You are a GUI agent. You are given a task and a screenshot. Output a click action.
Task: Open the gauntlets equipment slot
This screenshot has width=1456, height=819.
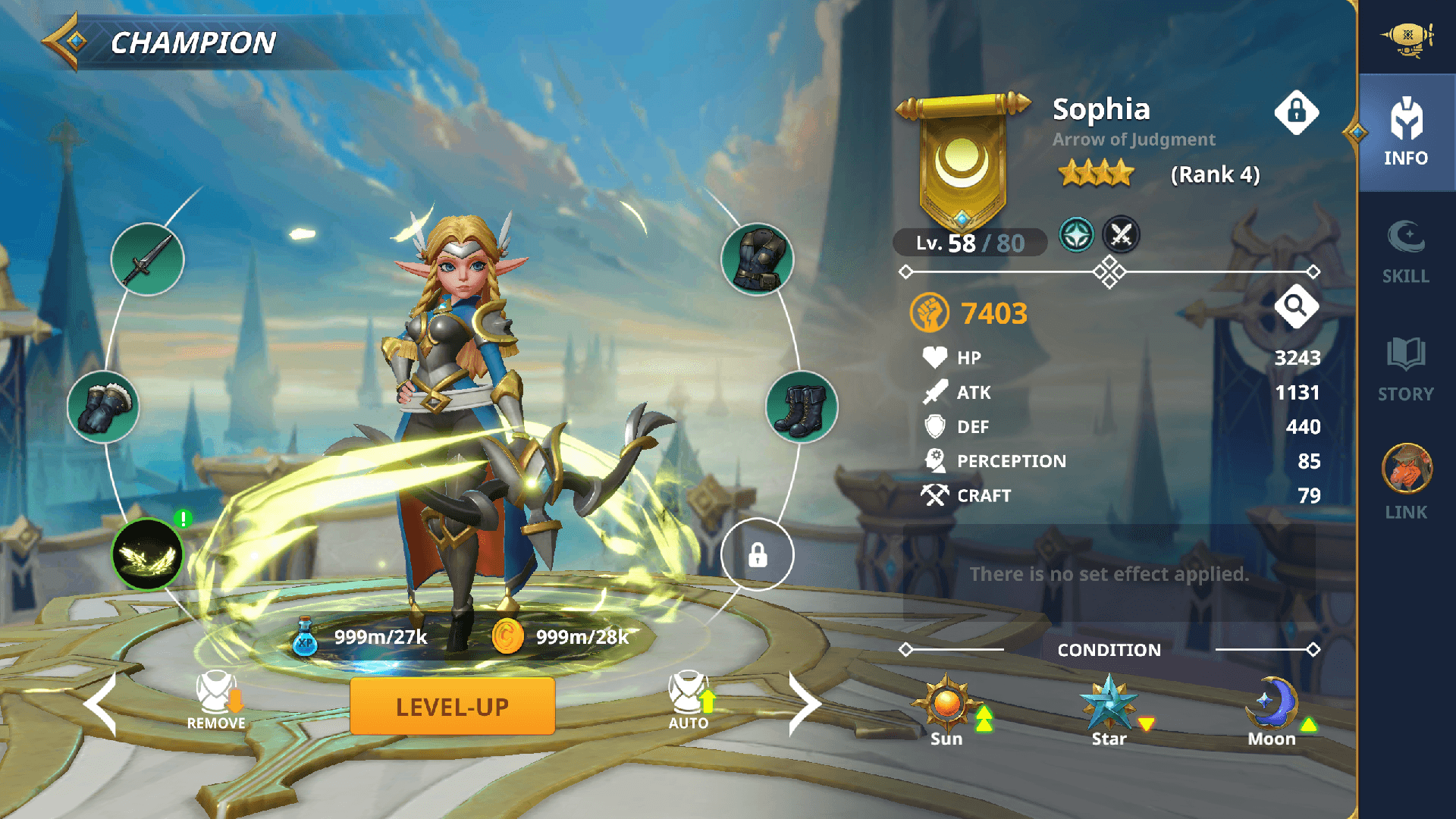pos(104,407)
